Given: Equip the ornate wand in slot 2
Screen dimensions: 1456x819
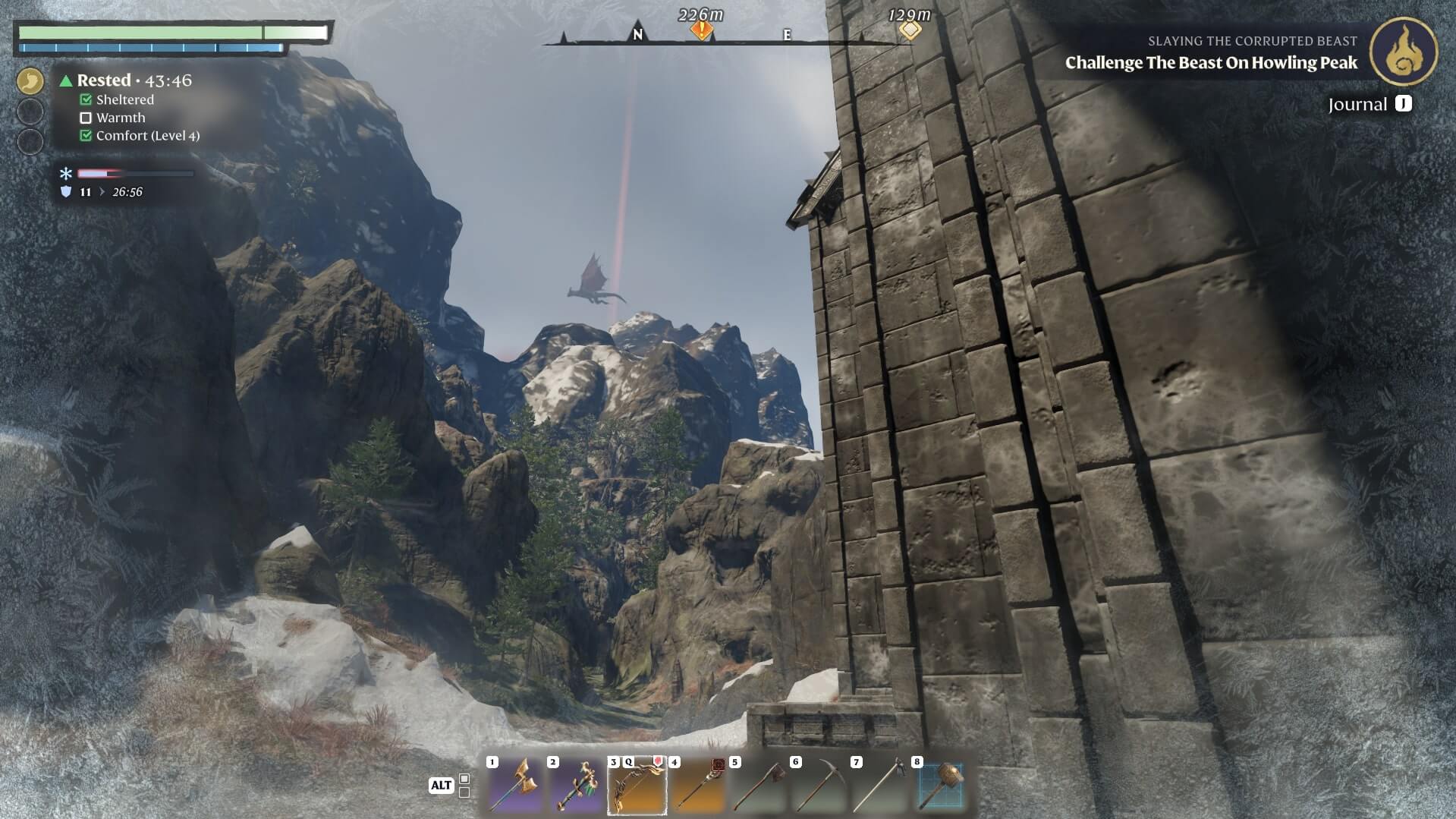Looking at the screenshot, I should pos(576,786).
